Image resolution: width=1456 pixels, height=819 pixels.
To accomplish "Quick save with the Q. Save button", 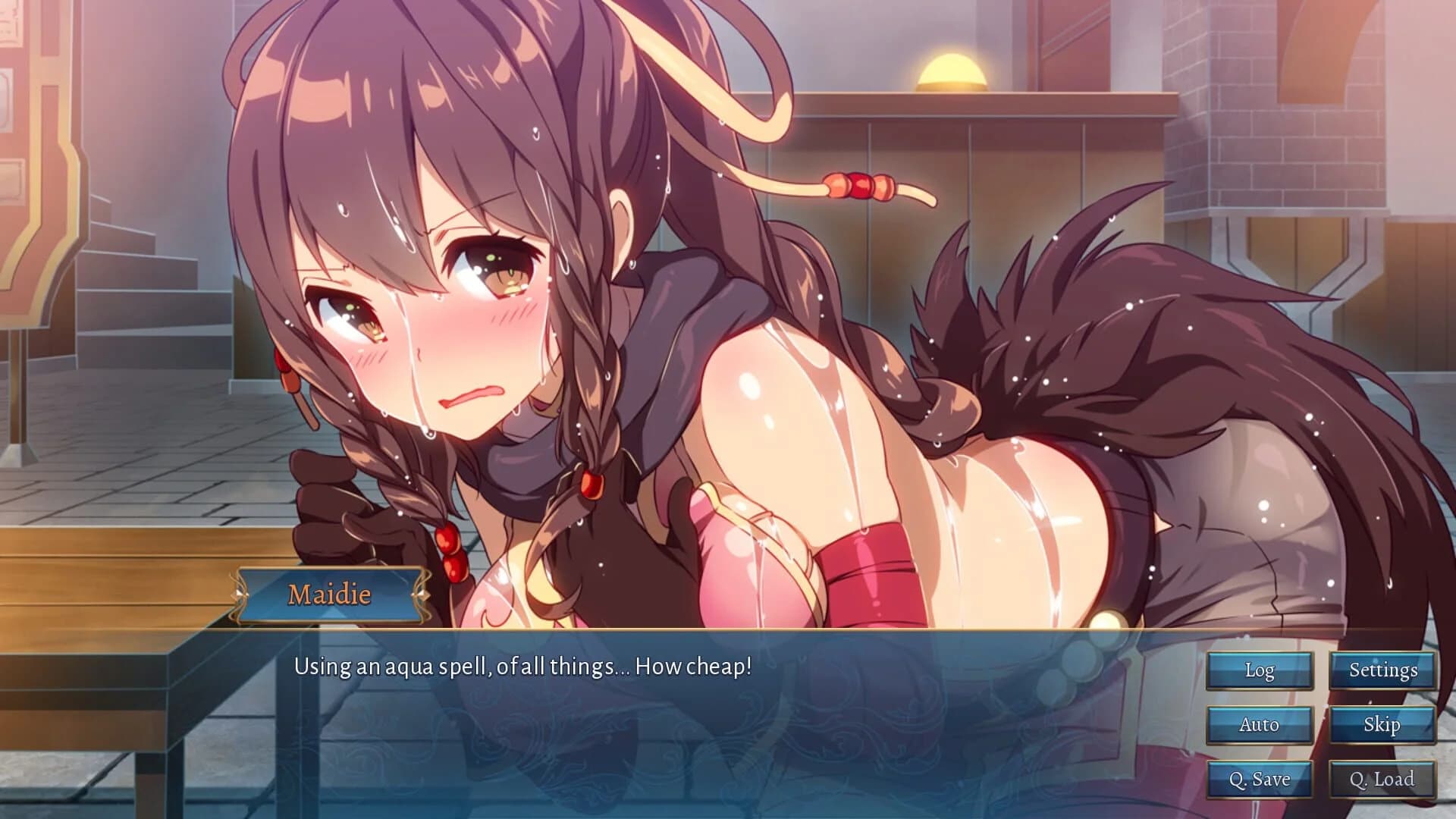I will pos(1259,779).
